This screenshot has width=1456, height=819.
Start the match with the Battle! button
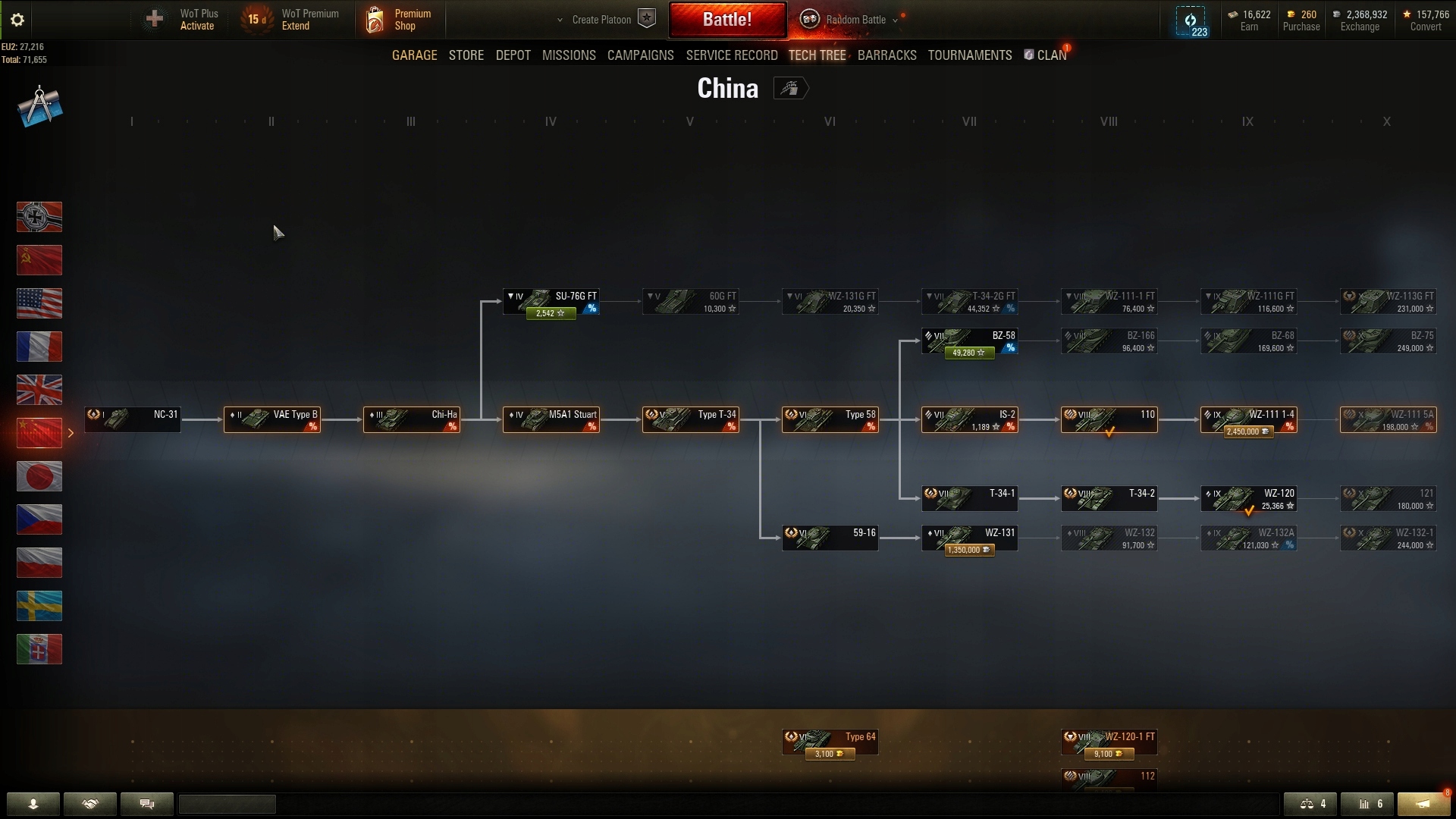[726, 20]
